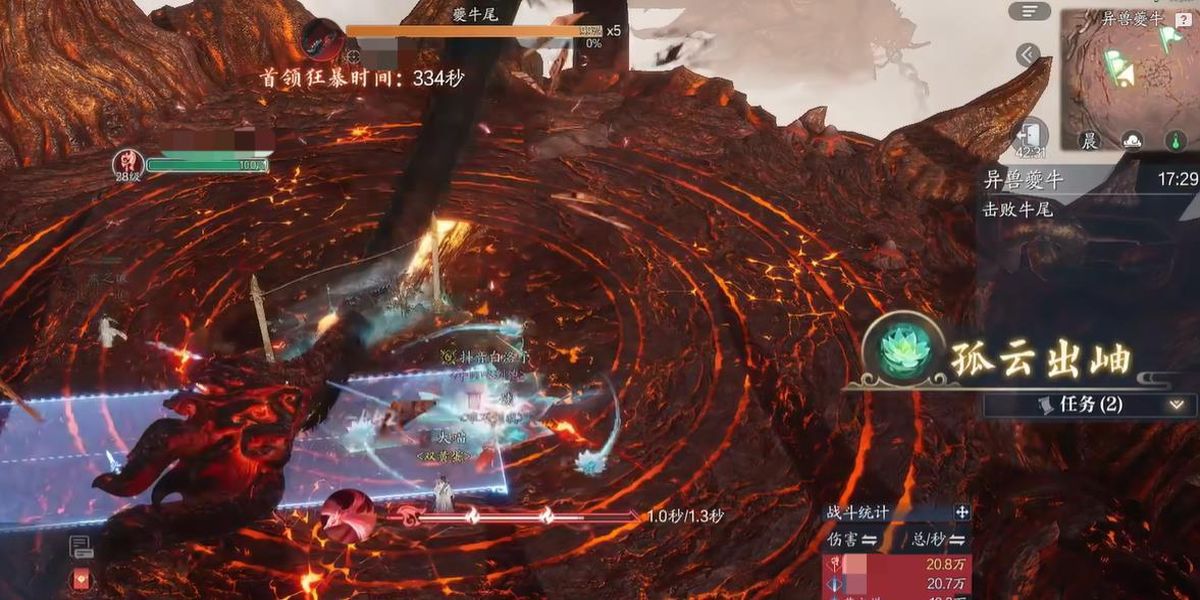1200x600 pixels.
Task: Open the red envelope icon
Action: click(81, 580)
